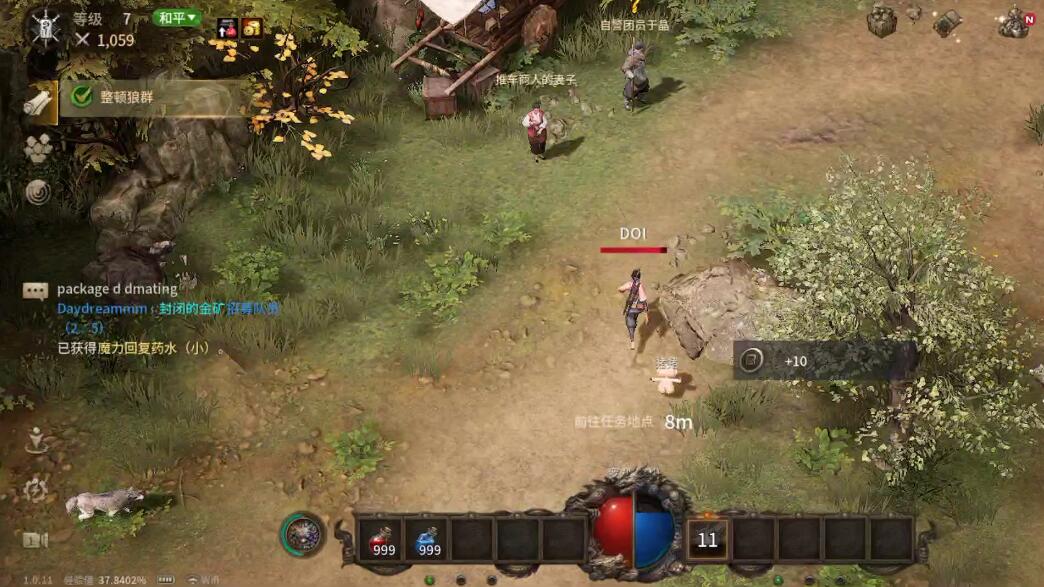Select the hotbar slot numbered 11

707,539
